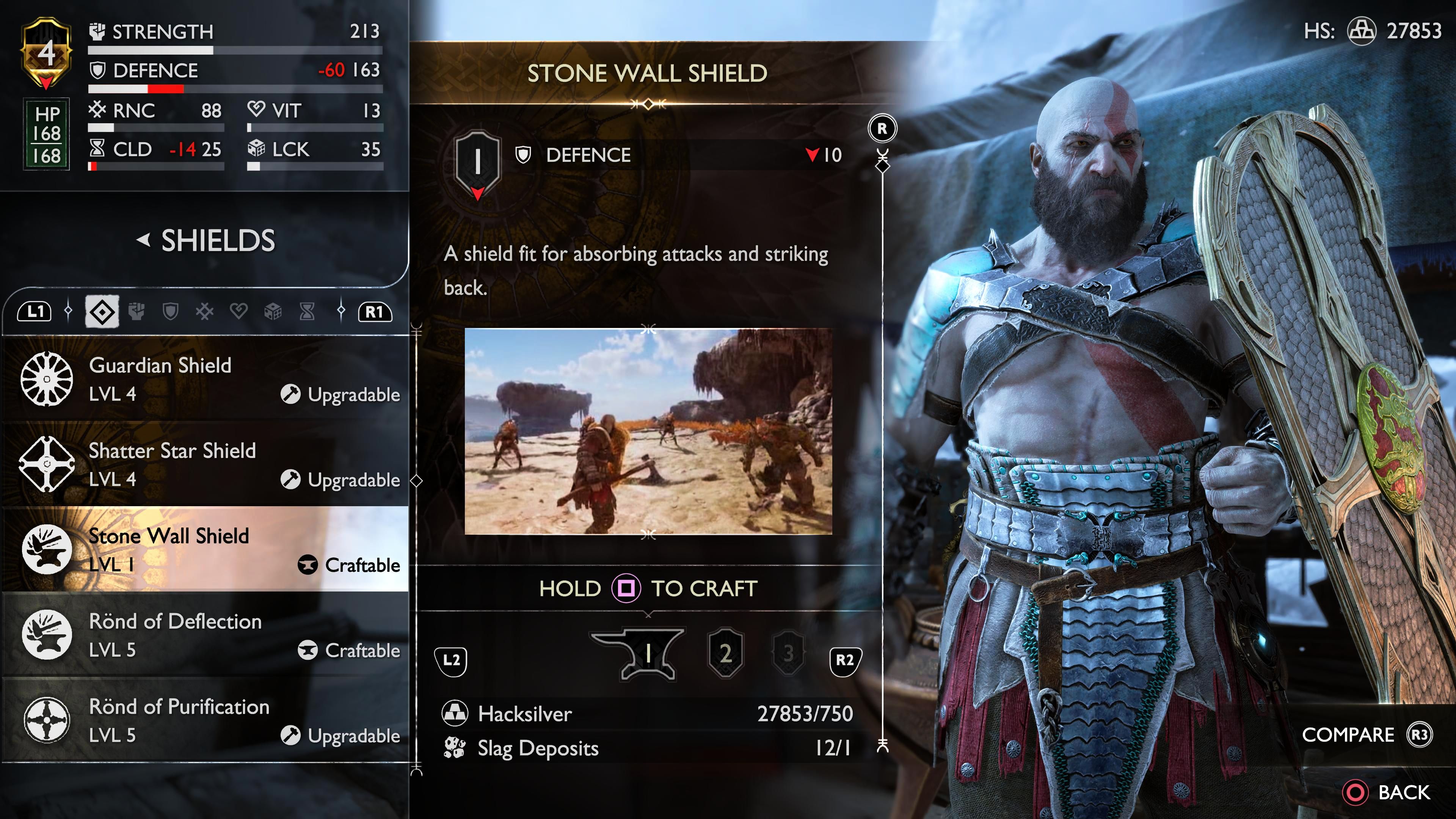The width and height of the screenshot is (1456, 819).
Task: Click the Guardian Shield emblem icon
Action: point(48,380)
